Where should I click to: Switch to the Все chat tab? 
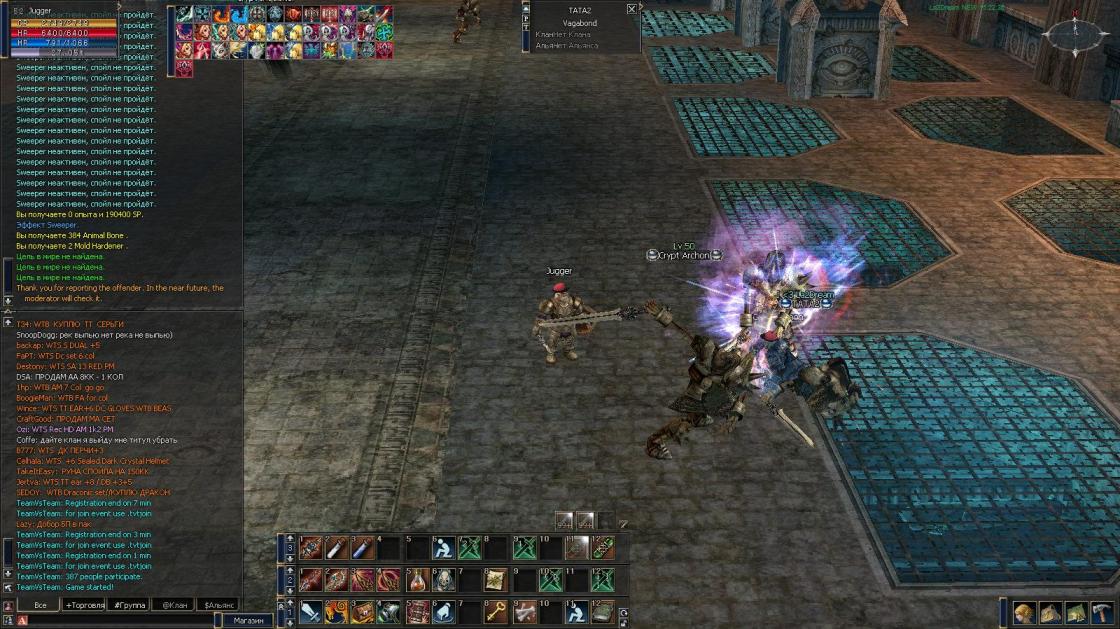(40, 605)
